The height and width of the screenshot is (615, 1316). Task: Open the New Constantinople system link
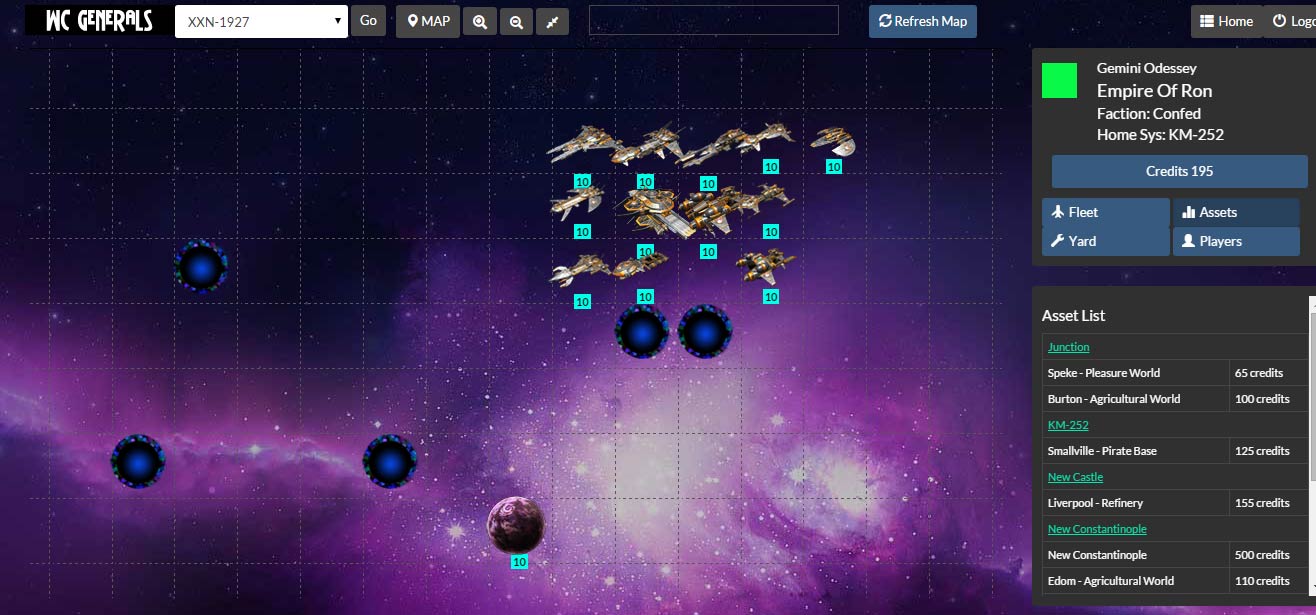coord(1097,529)
